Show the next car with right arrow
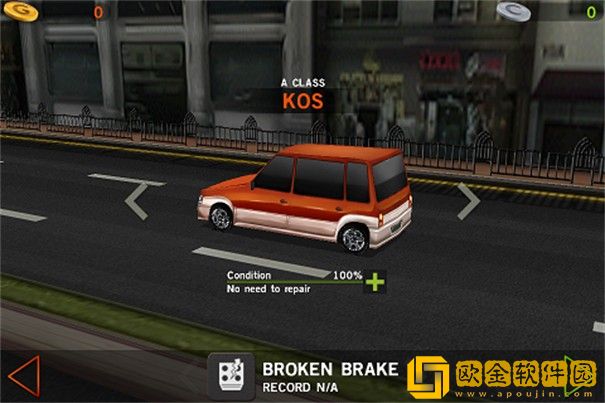This screenshot has height=403, width=605. coord(468,200)
